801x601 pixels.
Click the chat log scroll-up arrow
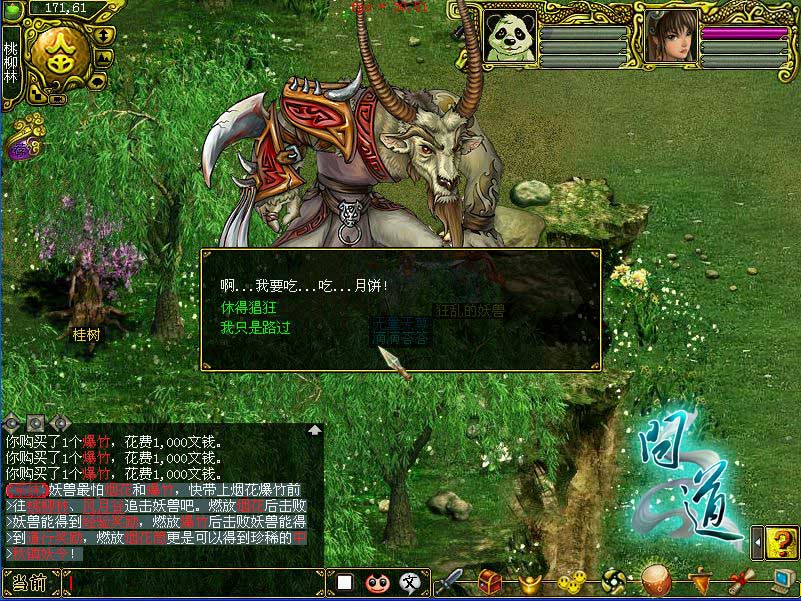[x=315, y=430]
